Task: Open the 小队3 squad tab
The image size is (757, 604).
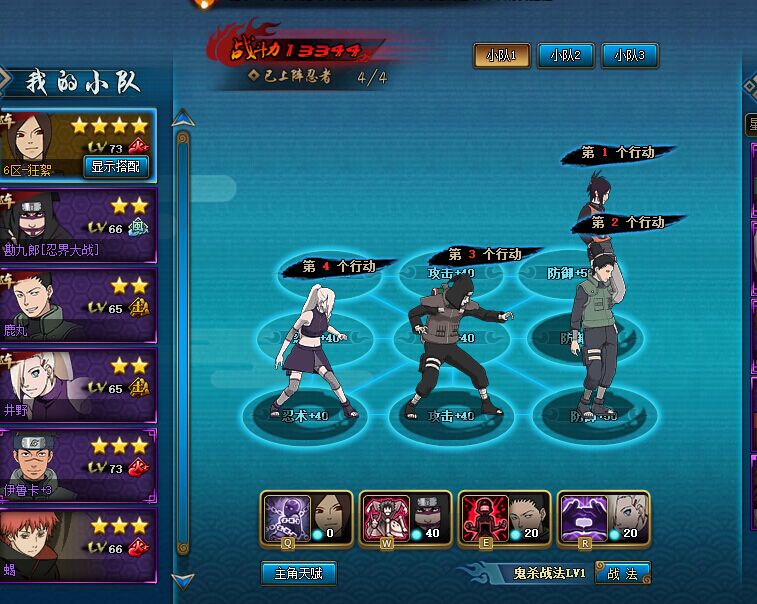Action: [629, 56]
